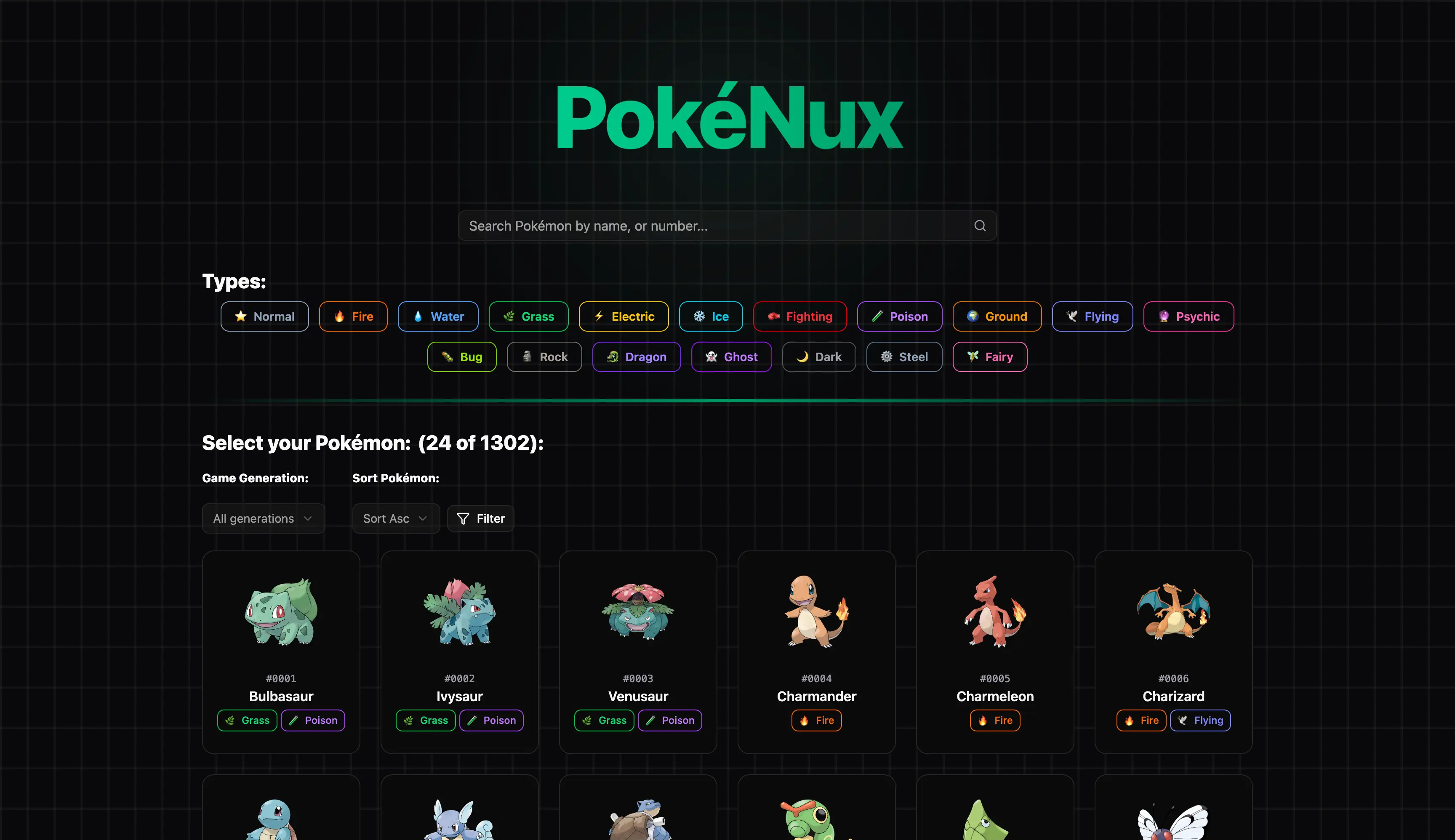Viewport: 1455px width, 840px height.
Task: Select the Charizard card
Action: point(1173,652)
